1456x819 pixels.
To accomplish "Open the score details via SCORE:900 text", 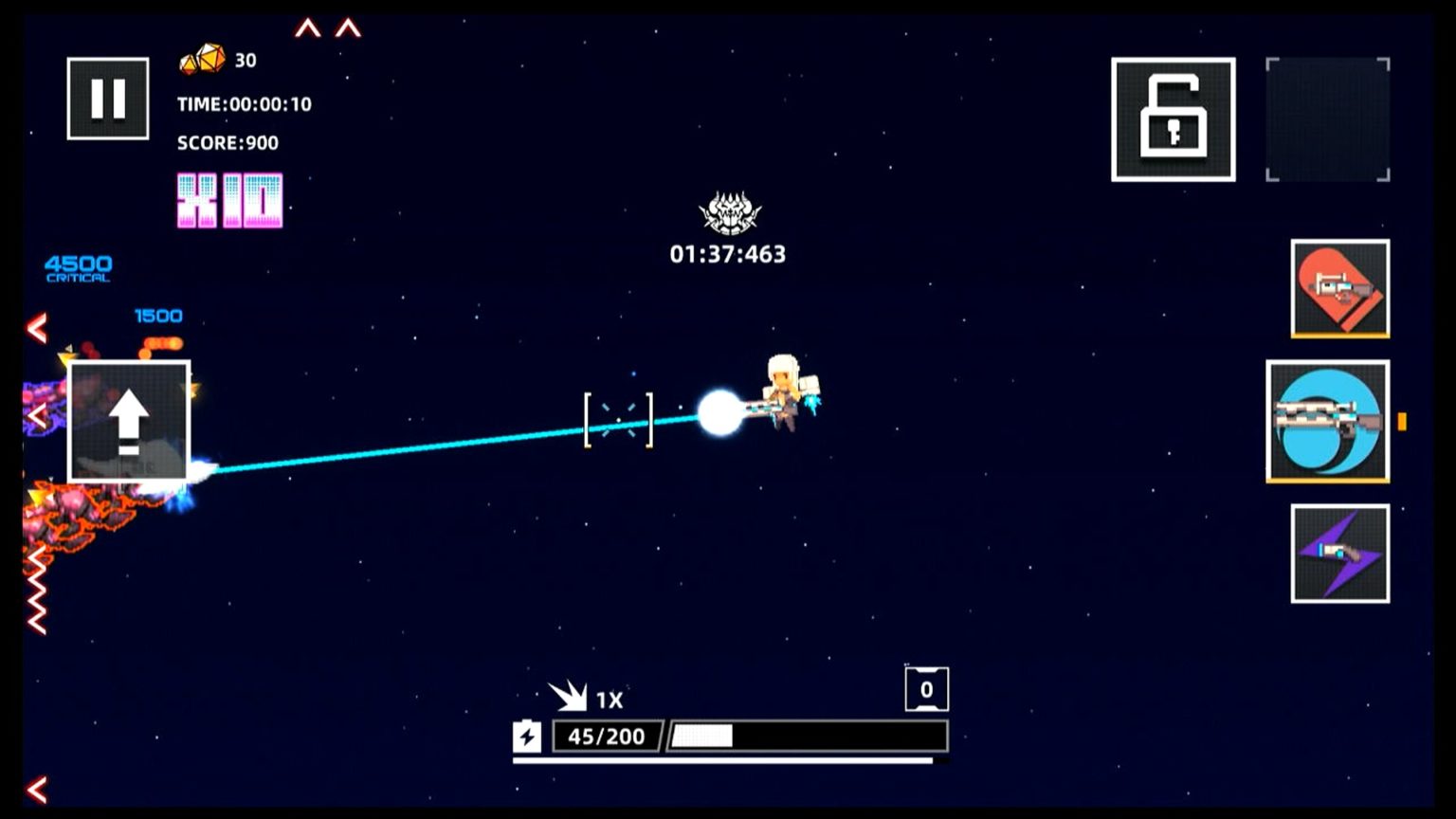I will (227, 143).
